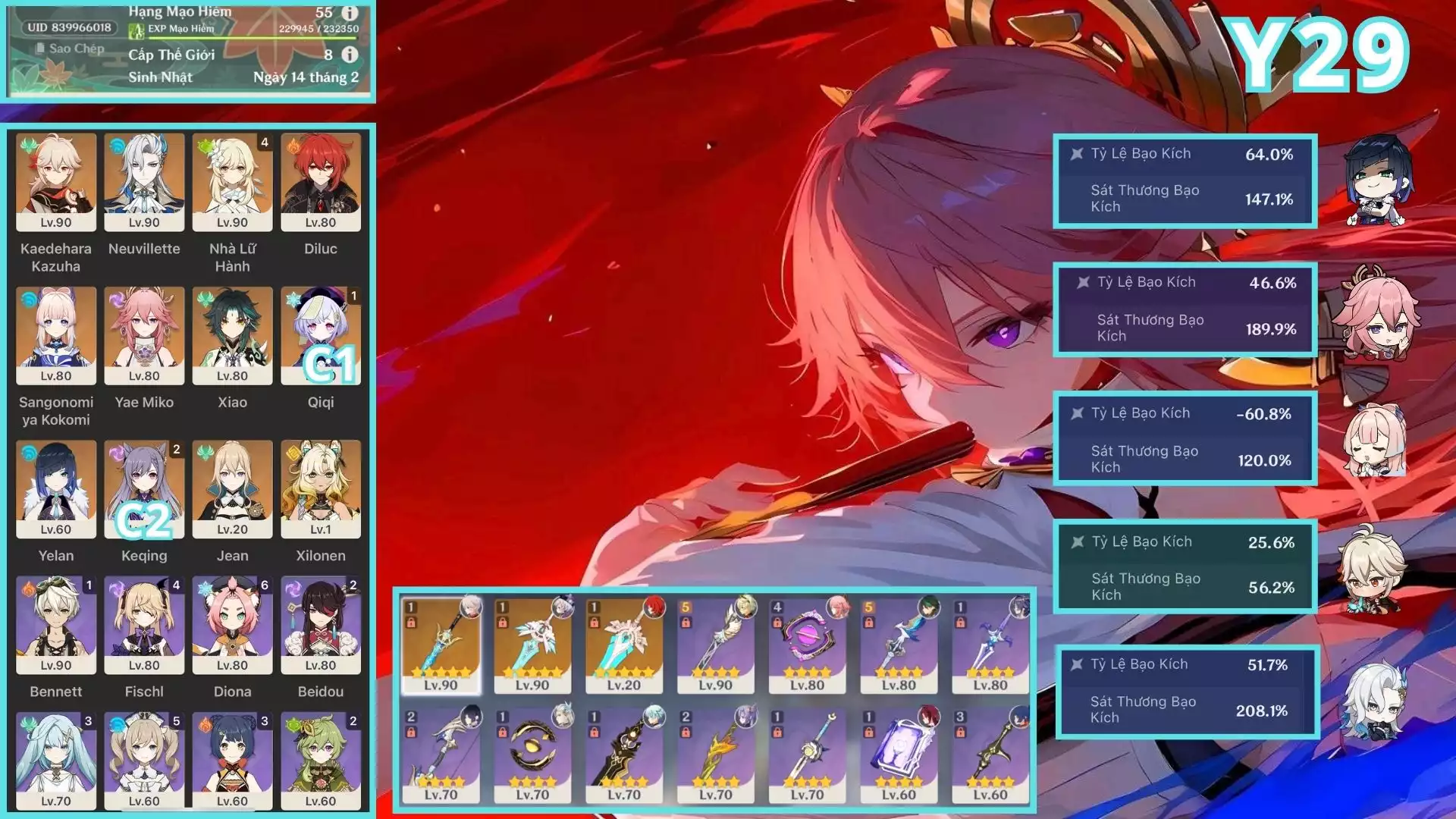The height and width of the screenshot is (819, 1456).
Task: Open info icon beside Cấp Thế Giới
Action: point(350,55)
